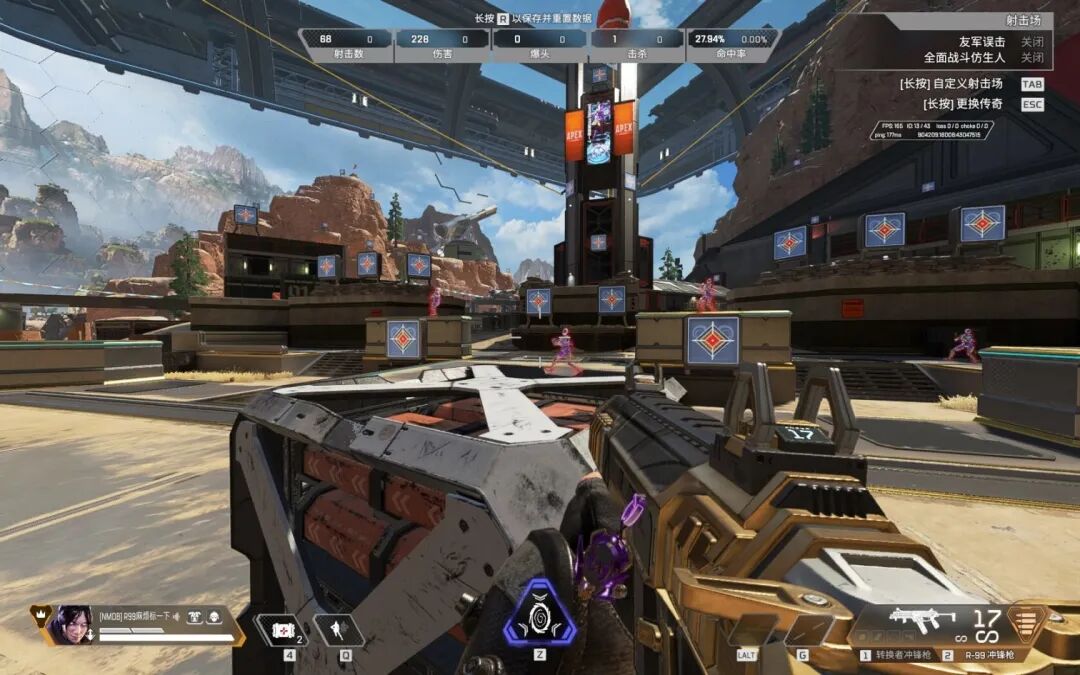Click the 射击场 firing range panel header

tap(1024, 20)
